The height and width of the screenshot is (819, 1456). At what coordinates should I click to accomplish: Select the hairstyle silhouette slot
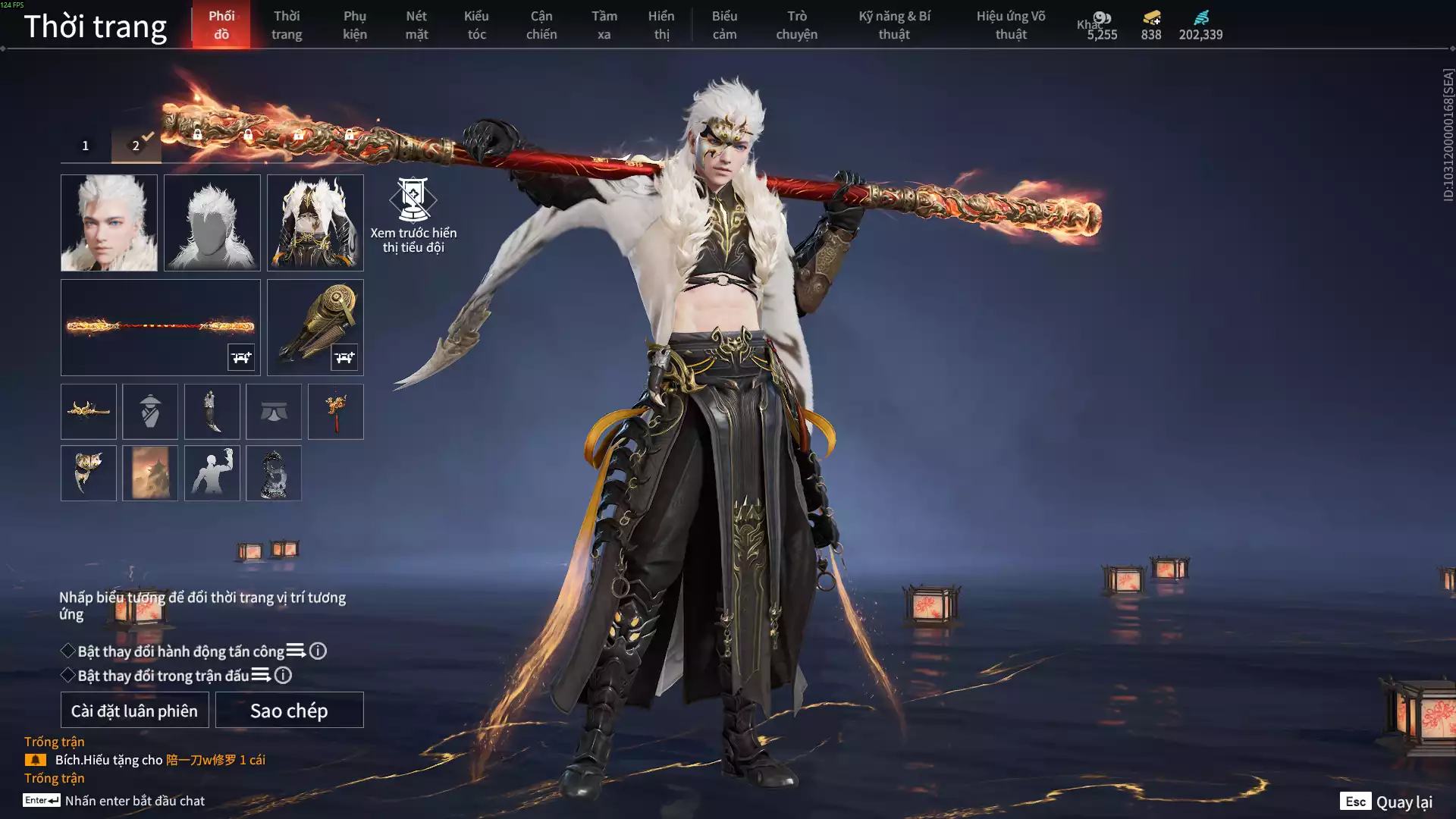coord(212,223)
